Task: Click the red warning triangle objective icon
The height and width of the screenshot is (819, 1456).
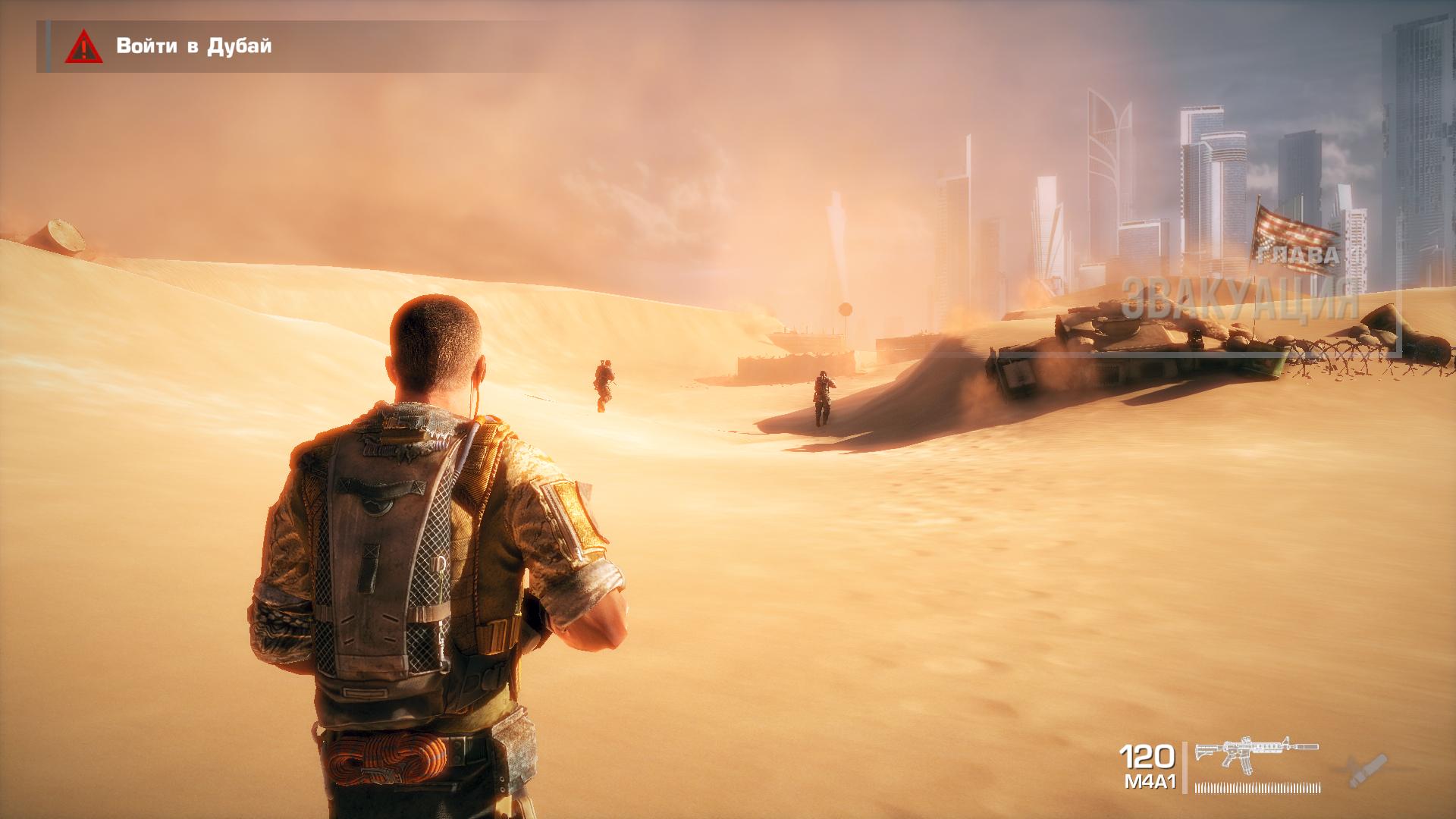Action: pos(83,48)
